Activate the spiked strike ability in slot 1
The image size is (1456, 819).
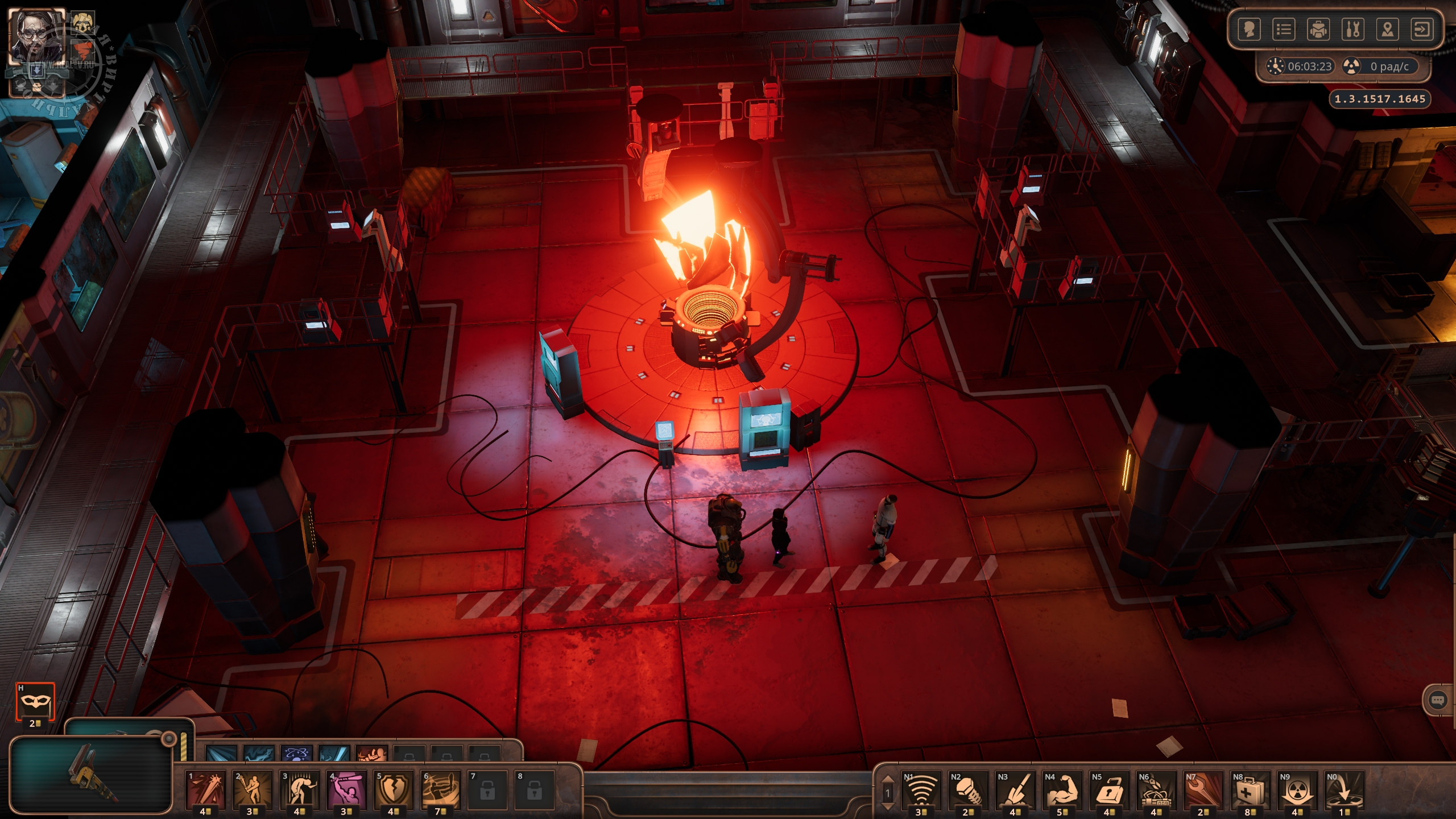pyautogui.click(x=206, y=789)
